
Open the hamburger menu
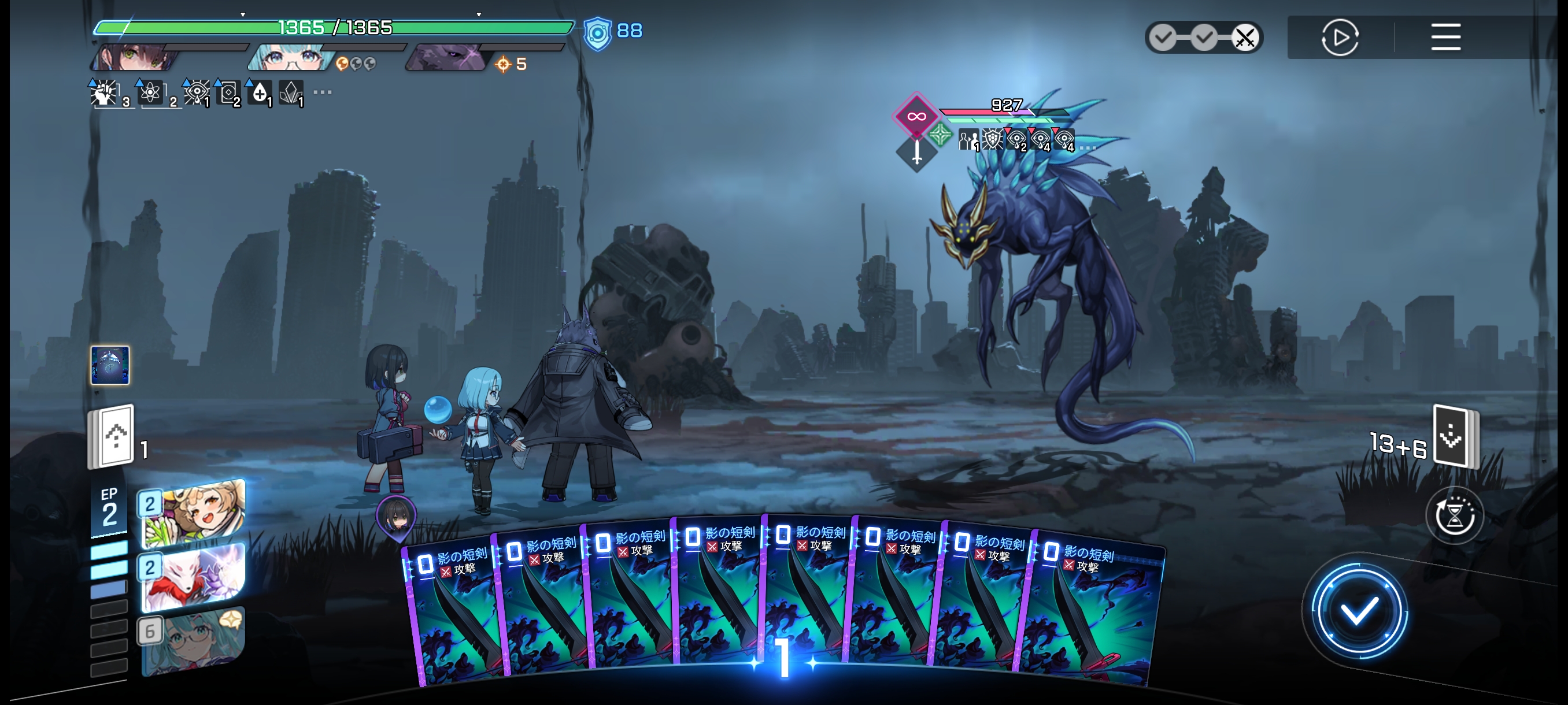pyautogui.click(x=1445, y=37)
